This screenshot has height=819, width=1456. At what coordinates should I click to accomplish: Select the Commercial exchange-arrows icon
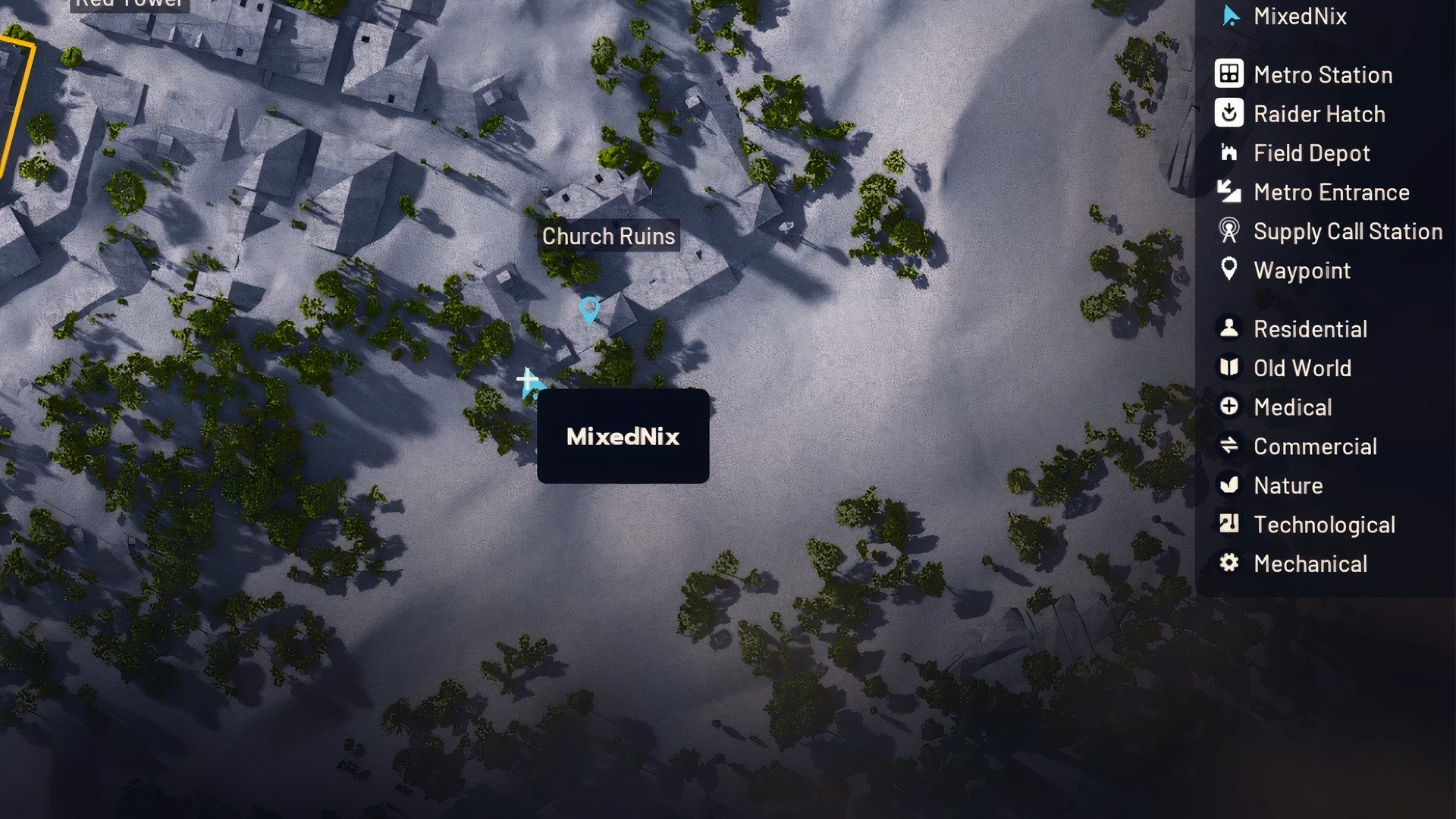tap(1228, 446)
